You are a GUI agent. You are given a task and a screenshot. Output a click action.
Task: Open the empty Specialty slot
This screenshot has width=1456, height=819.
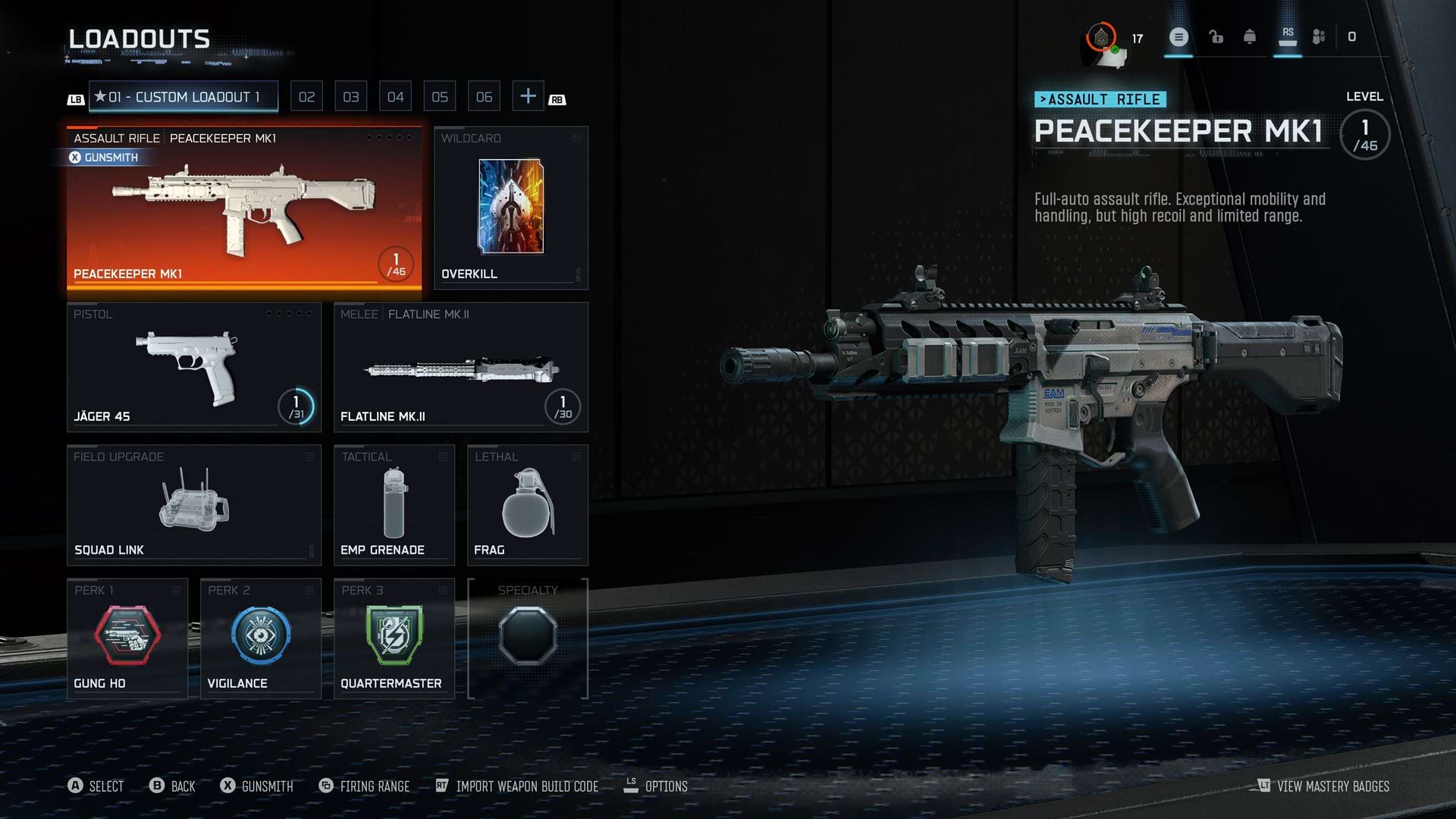[x=527, y=639]
